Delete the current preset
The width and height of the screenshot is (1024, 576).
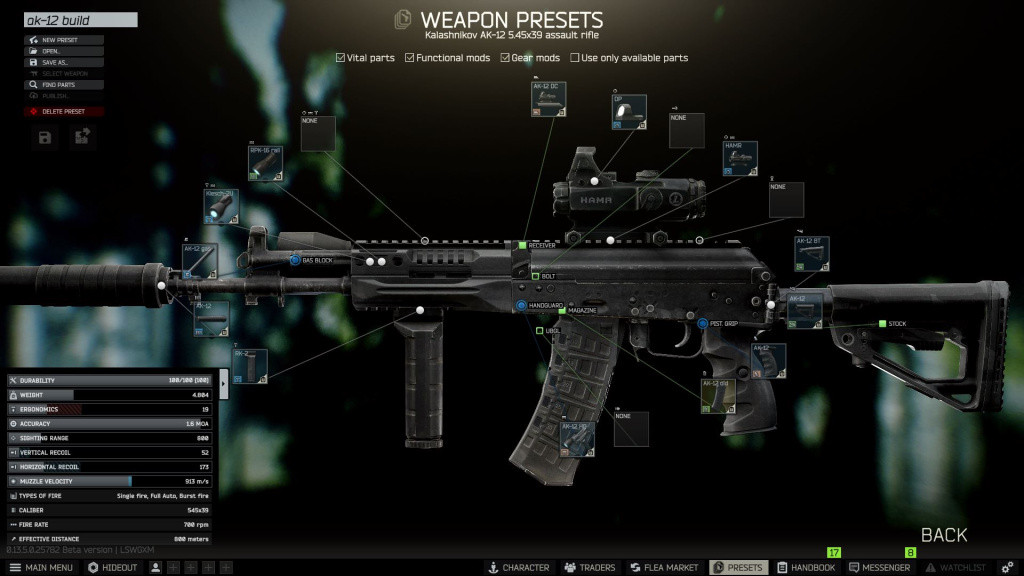pos(64,111)
